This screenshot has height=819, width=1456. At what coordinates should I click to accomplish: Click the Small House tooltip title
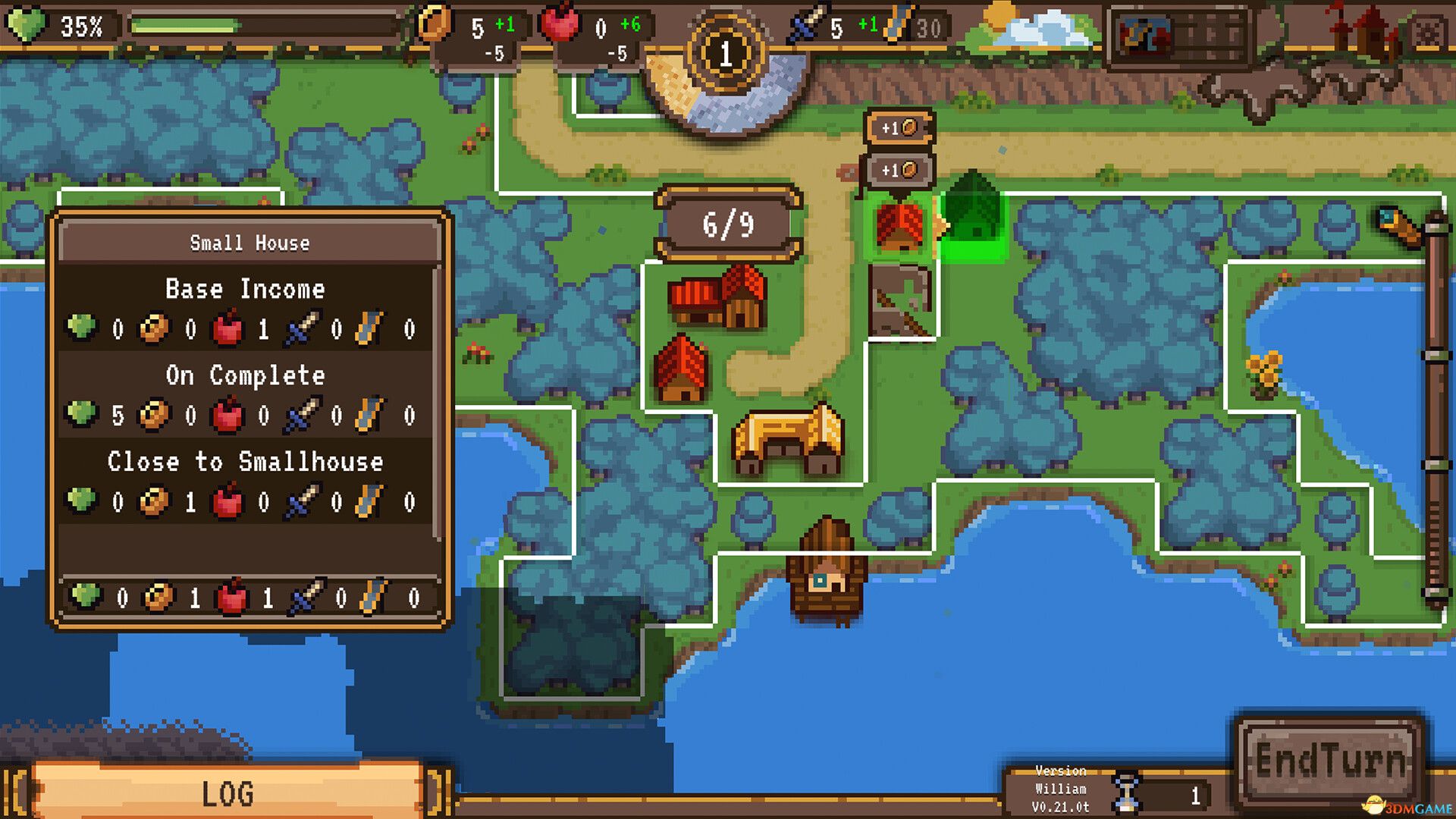250,243
